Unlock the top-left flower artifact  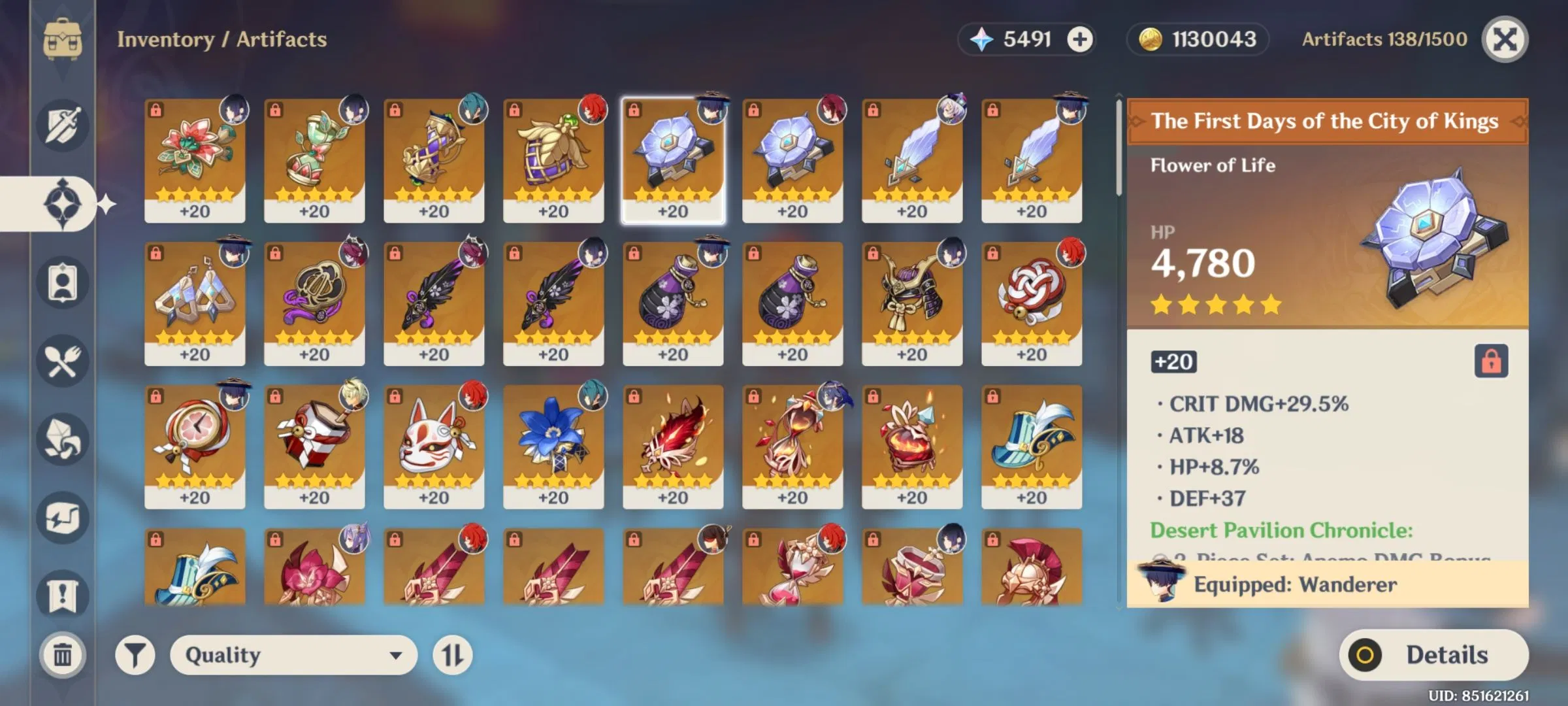coord(155,111)
